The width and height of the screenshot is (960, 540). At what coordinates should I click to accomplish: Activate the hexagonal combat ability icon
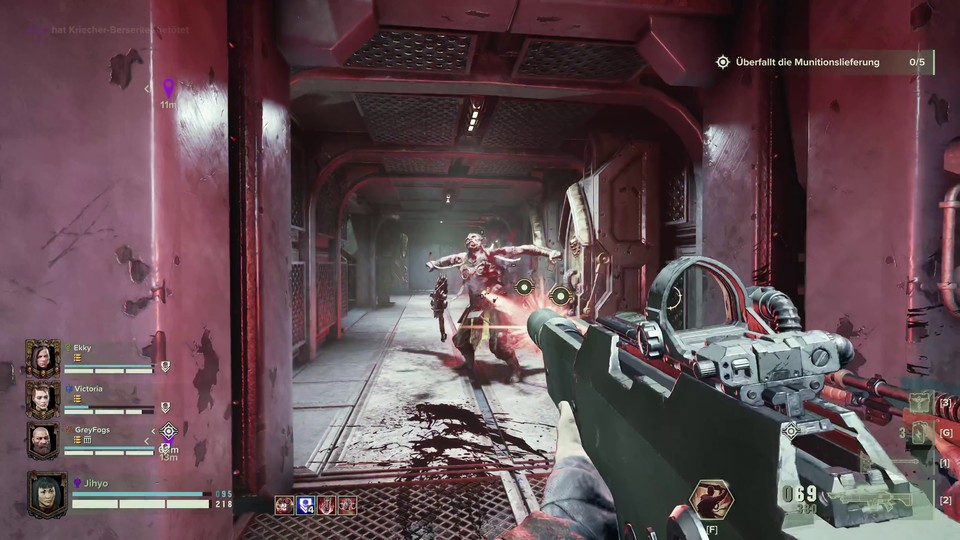pos(711,499)
